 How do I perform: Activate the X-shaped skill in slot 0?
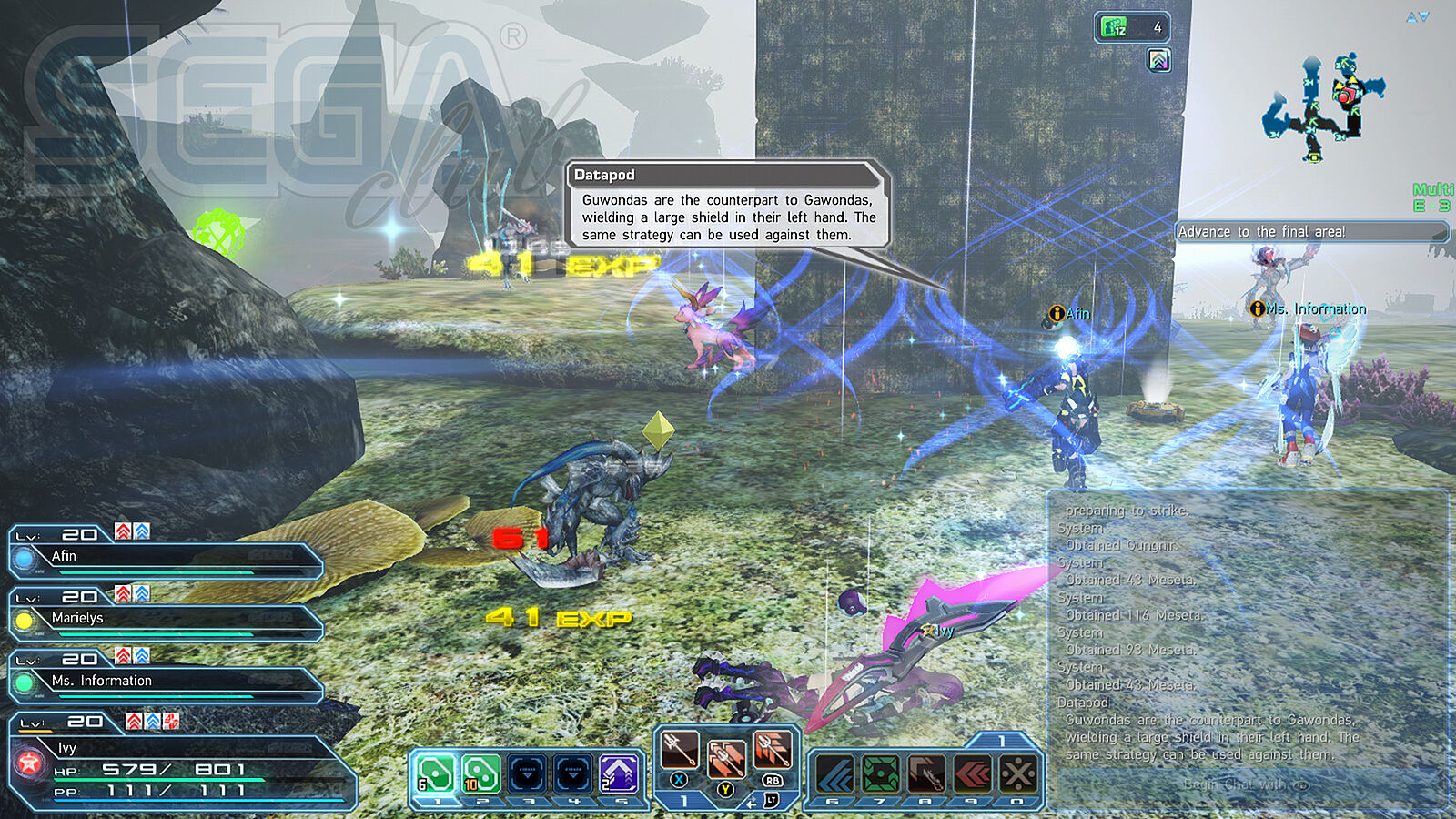pyautogui.click(x=1017, y=774)
